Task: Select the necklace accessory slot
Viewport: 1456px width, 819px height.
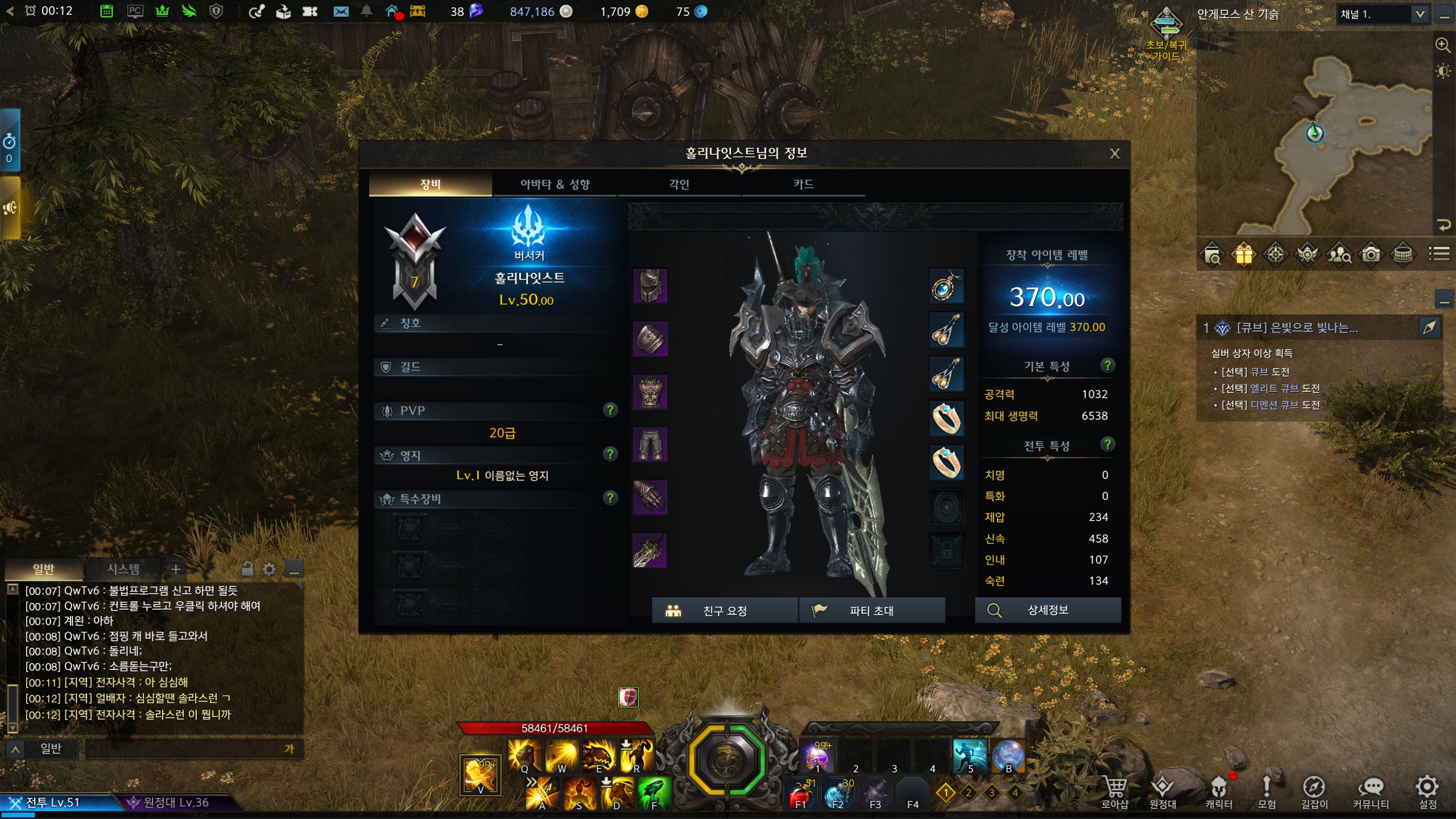Action: coord(946,286)
